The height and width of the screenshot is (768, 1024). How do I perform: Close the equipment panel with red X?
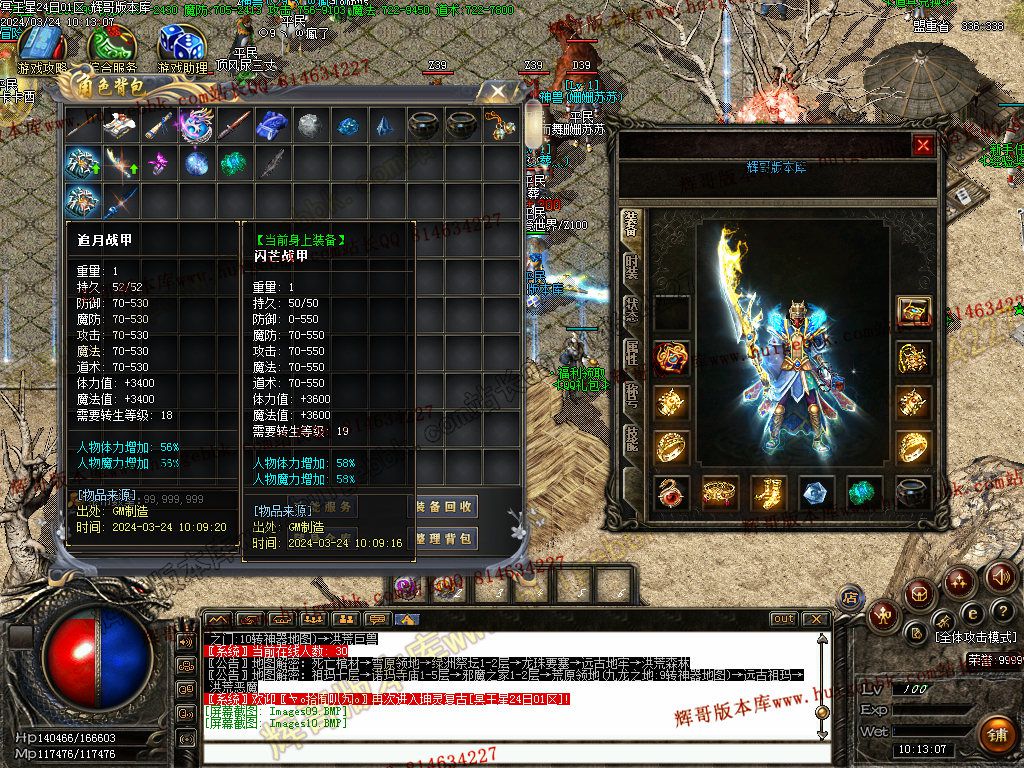click(x=923, y=146)
